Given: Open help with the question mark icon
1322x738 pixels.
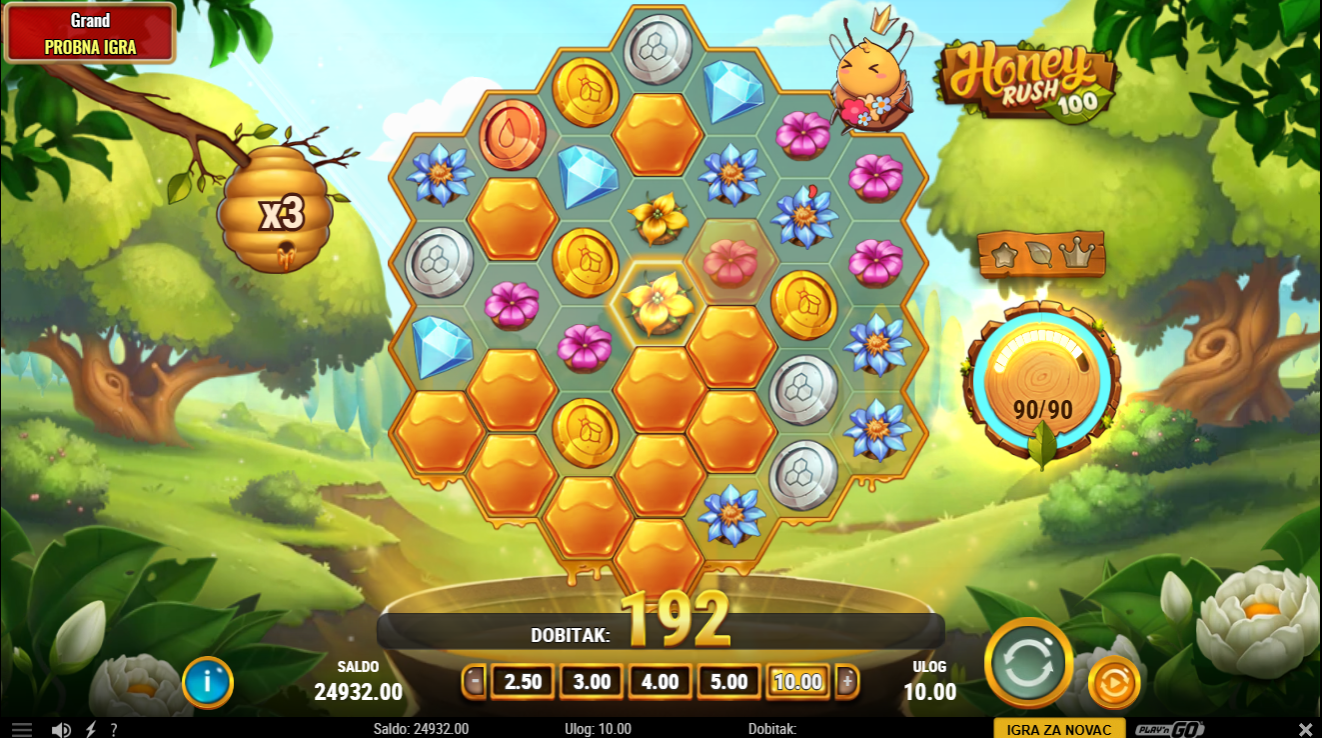Looking at the screenshot, I should 114,729.
